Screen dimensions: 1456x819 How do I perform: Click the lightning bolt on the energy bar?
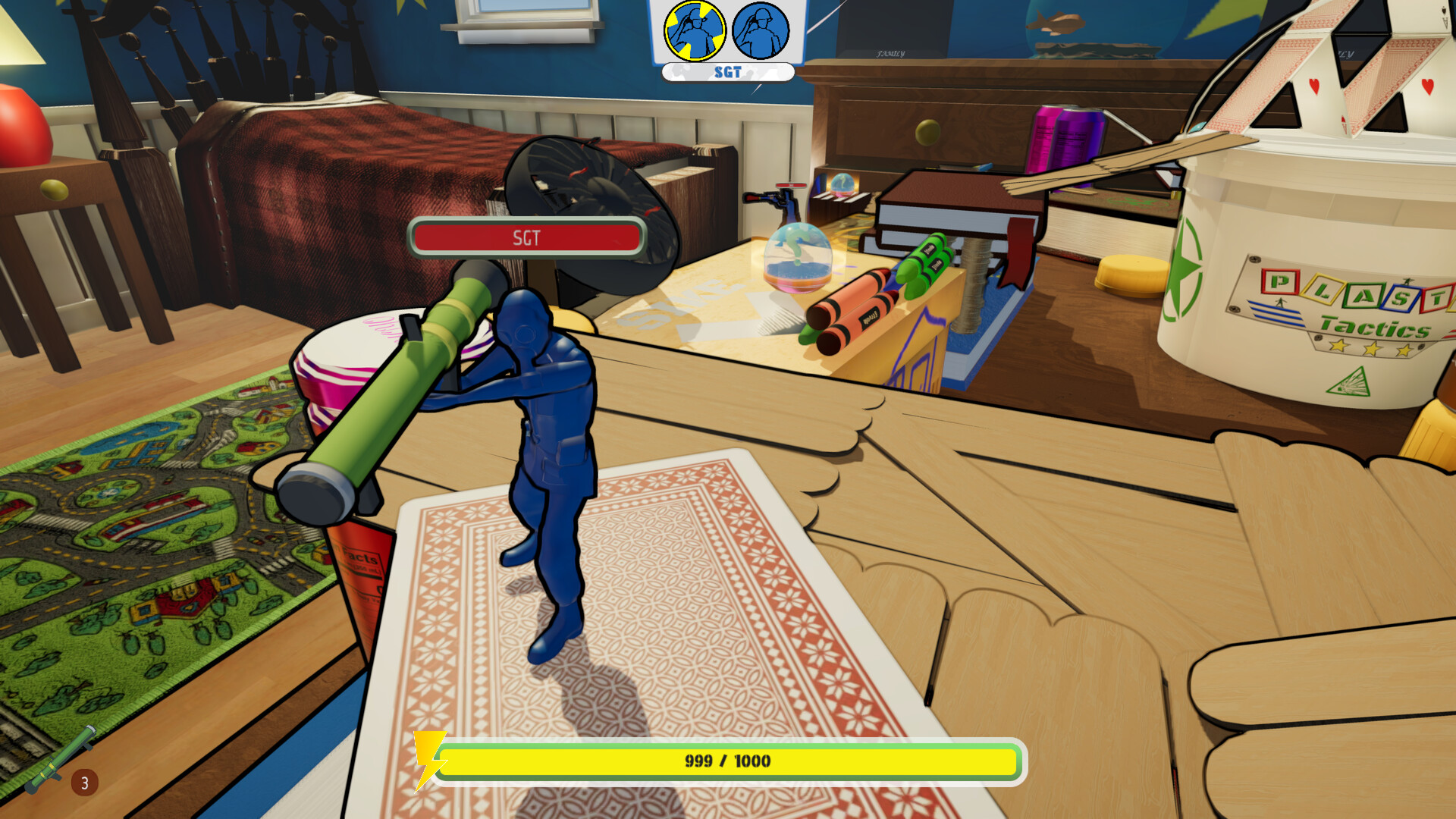point(430,758)
